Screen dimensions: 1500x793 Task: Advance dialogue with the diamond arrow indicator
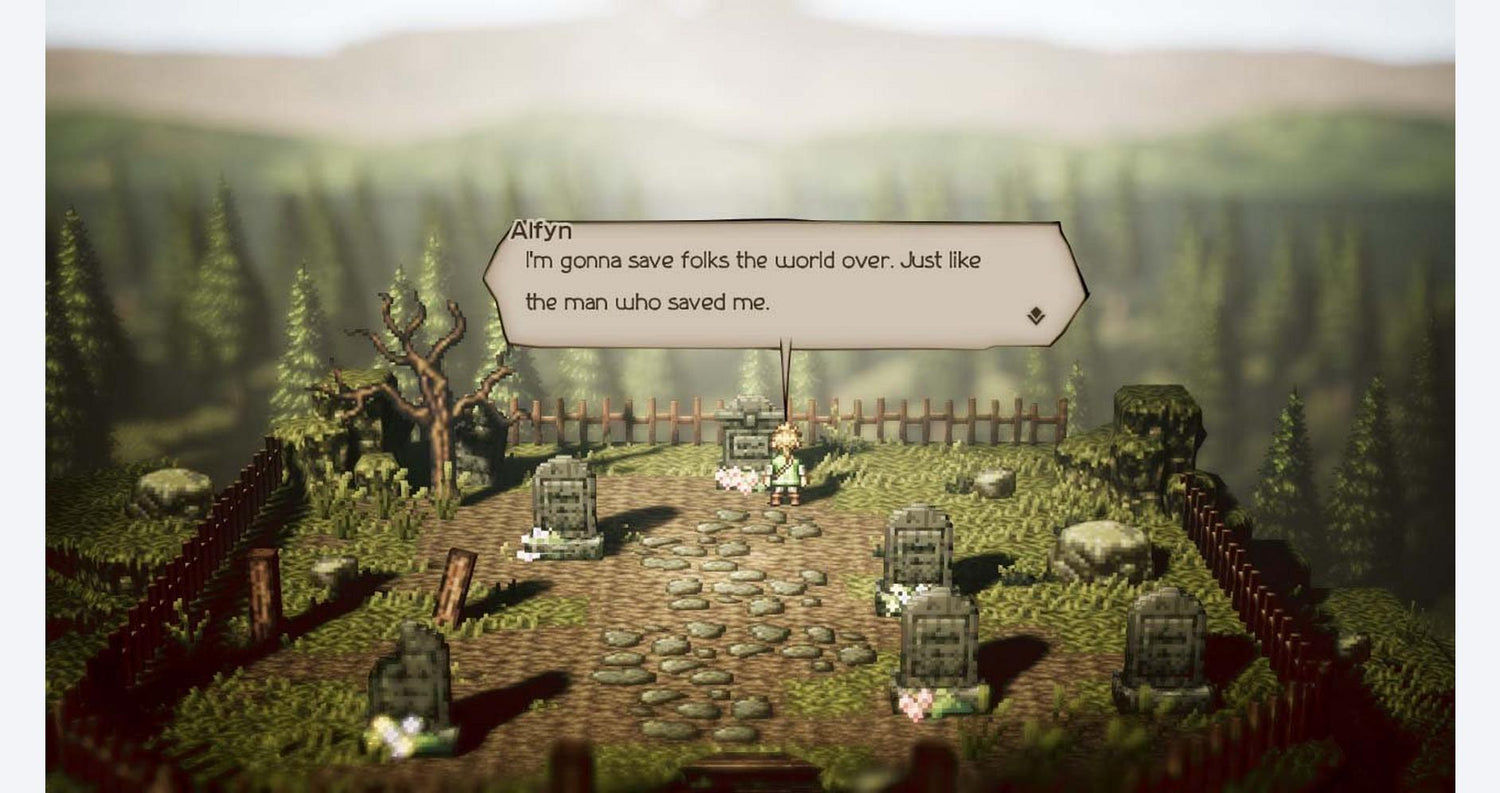(x=1036, y=317)
